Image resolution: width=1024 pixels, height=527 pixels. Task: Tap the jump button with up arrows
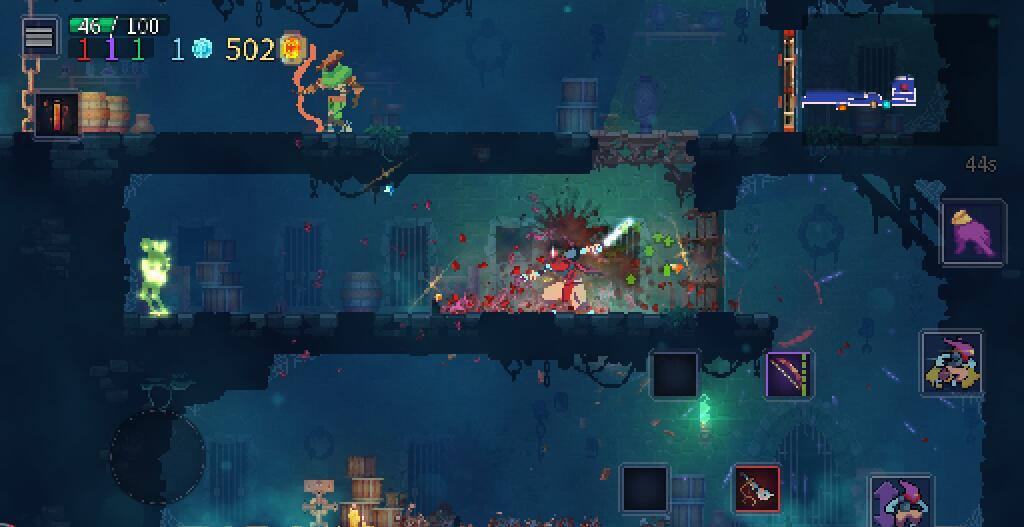902,502
